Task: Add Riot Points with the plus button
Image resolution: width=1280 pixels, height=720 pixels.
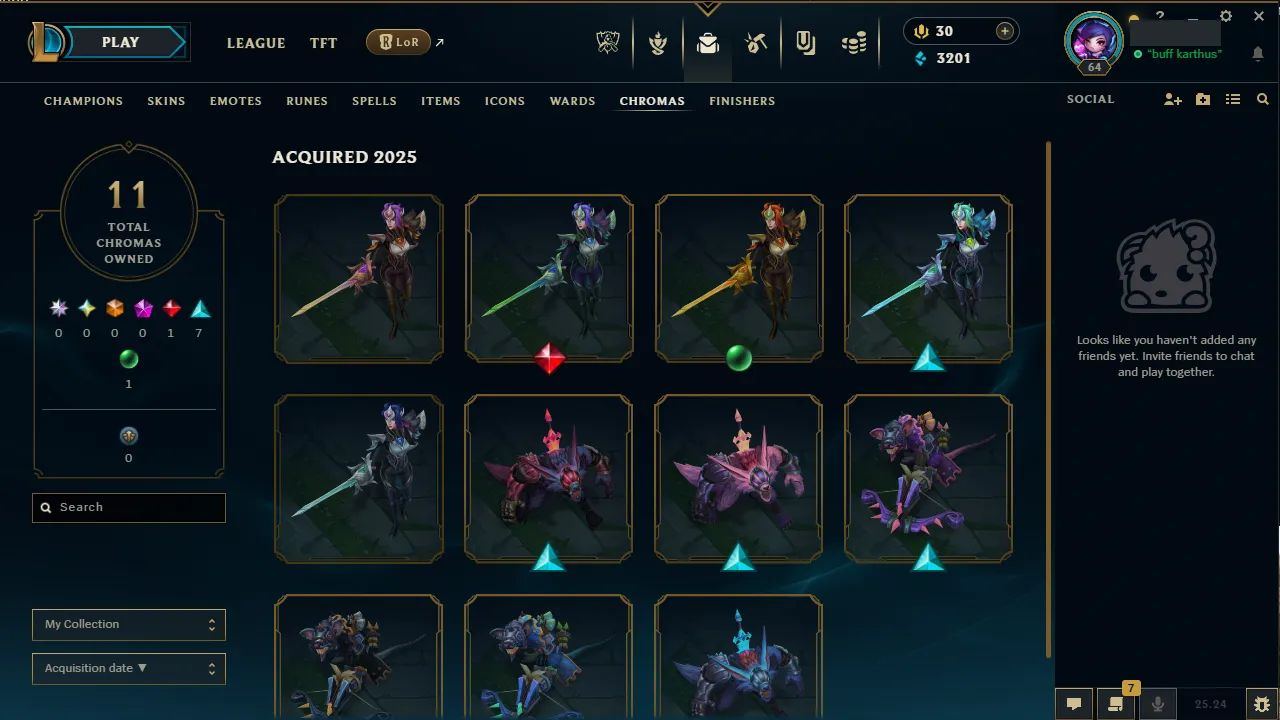Action: 1002,31
